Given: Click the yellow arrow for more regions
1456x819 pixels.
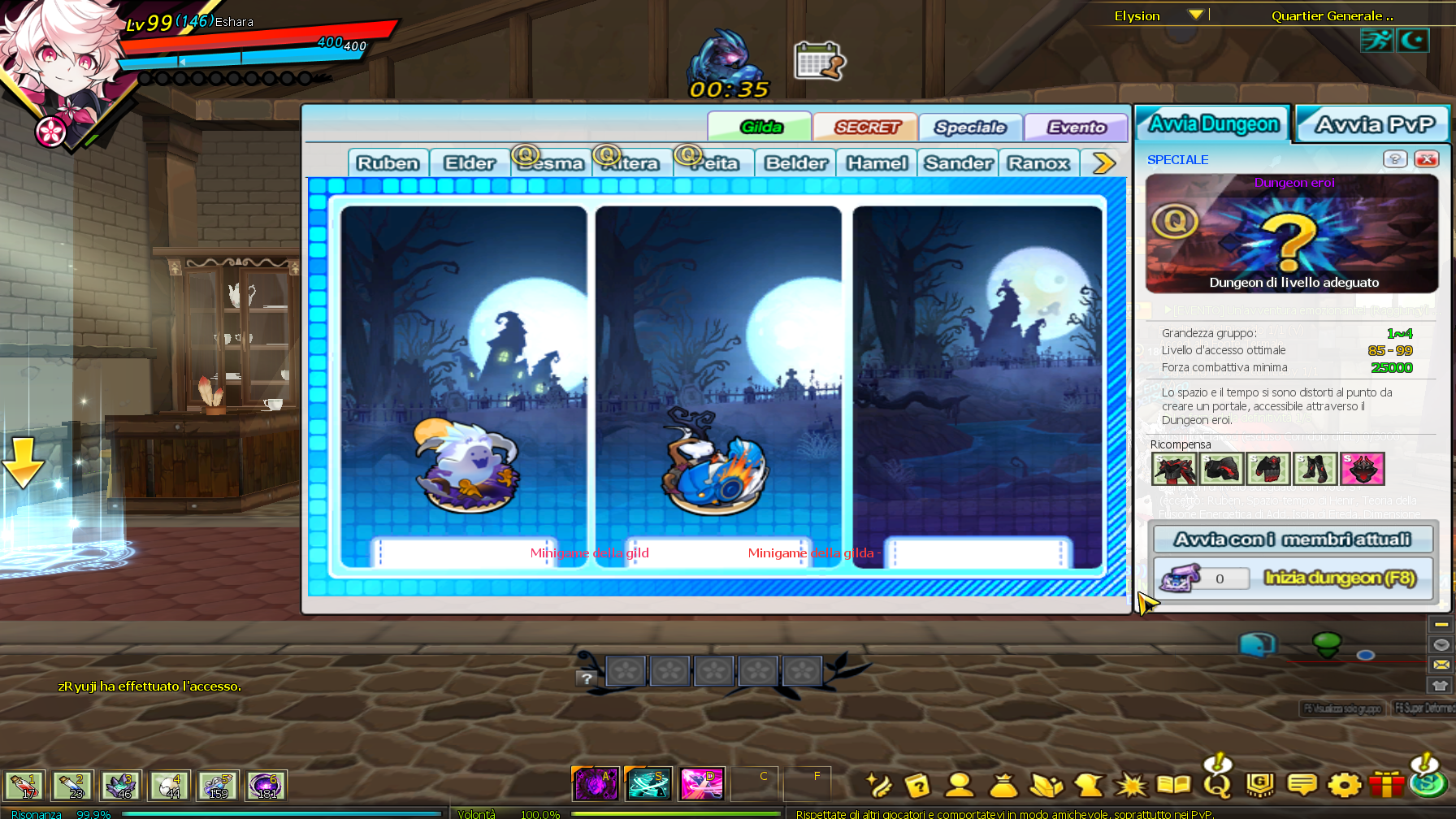Looking at the screenshot, I should click(1103, 163).
